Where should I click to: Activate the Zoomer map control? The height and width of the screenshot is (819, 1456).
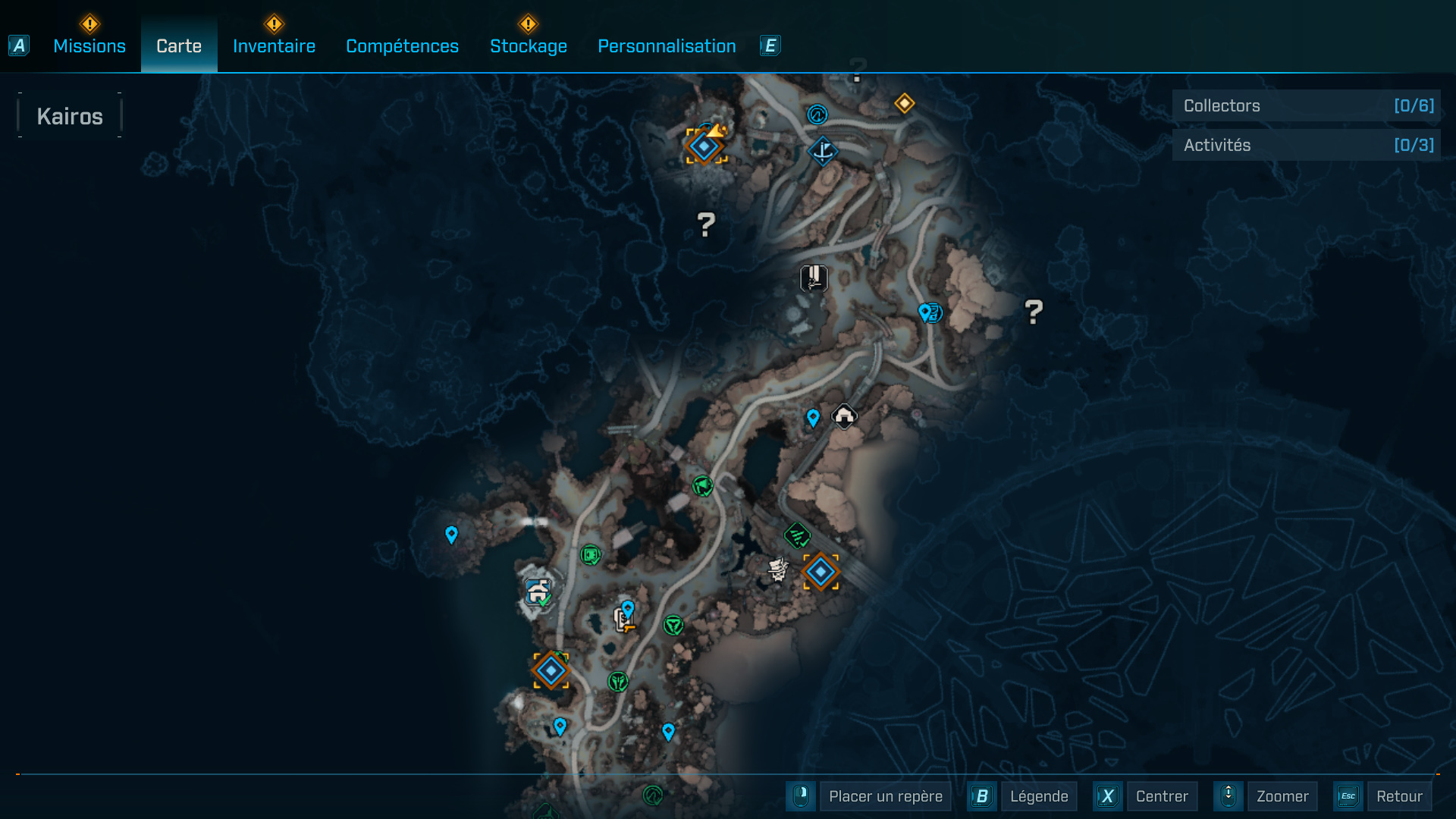tap(1282, 796)
